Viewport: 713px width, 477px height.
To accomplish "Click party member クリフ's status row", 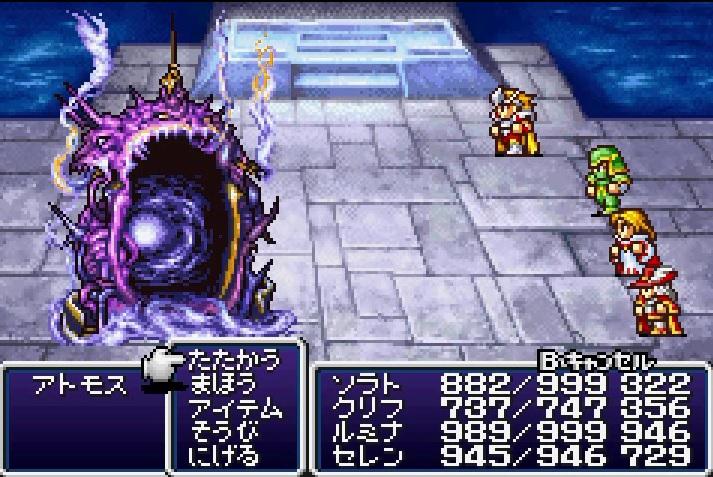I will pyautogui.click(x=510, y=408).
